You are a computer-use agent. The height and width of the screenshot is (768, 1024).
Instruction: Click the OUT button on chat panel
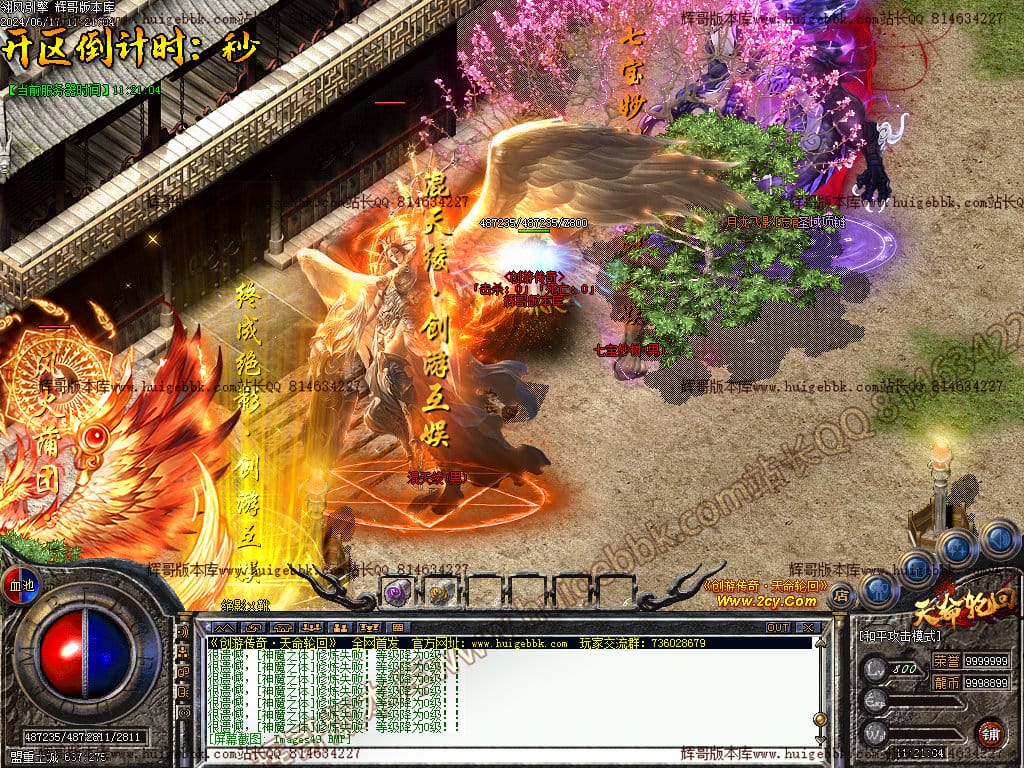tap(778, 627)
